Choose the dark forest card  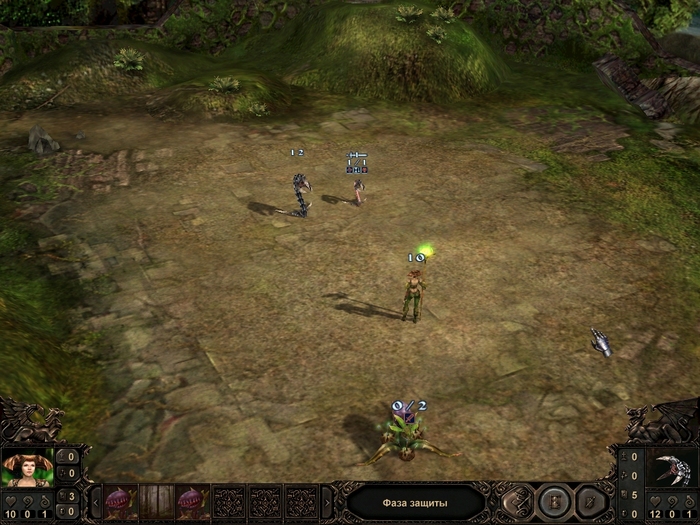click(156, 500)
